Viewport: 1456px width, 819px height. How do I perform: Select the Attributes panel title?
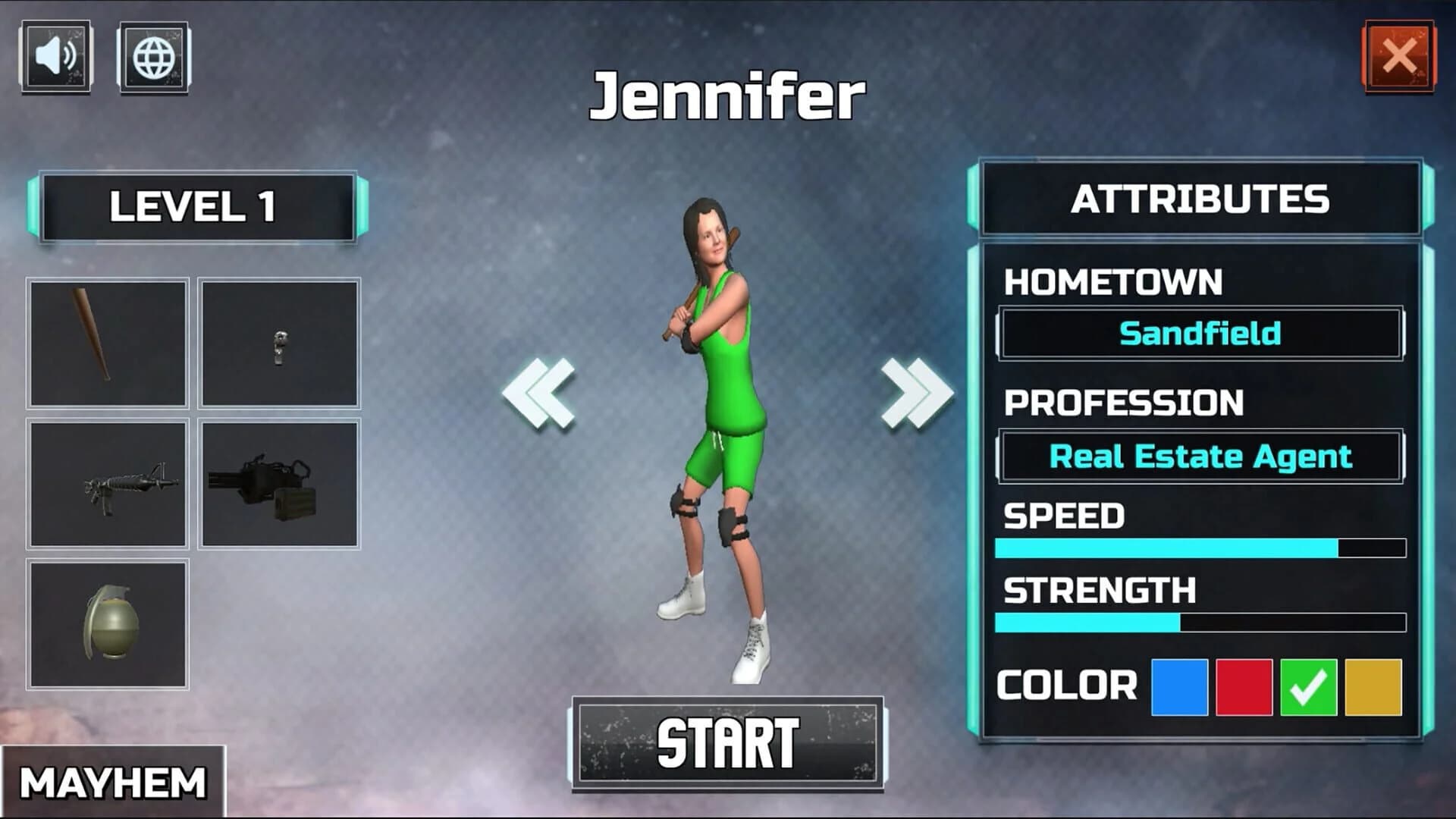pyautogui.click(x=1202, y=197)
